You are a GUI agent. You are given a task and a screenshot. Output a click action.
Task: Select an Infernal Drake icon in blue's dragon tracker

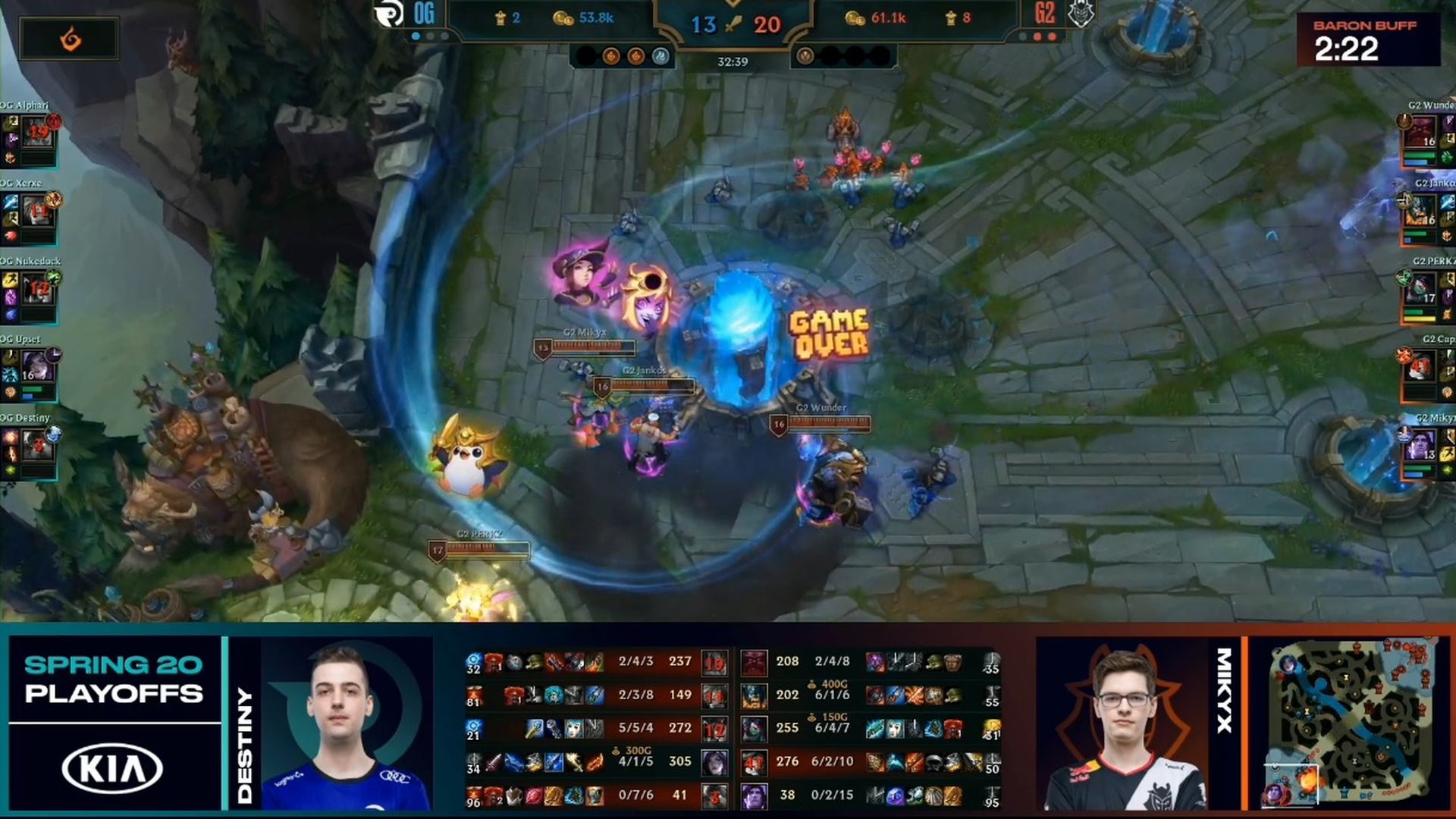(613, 54)
